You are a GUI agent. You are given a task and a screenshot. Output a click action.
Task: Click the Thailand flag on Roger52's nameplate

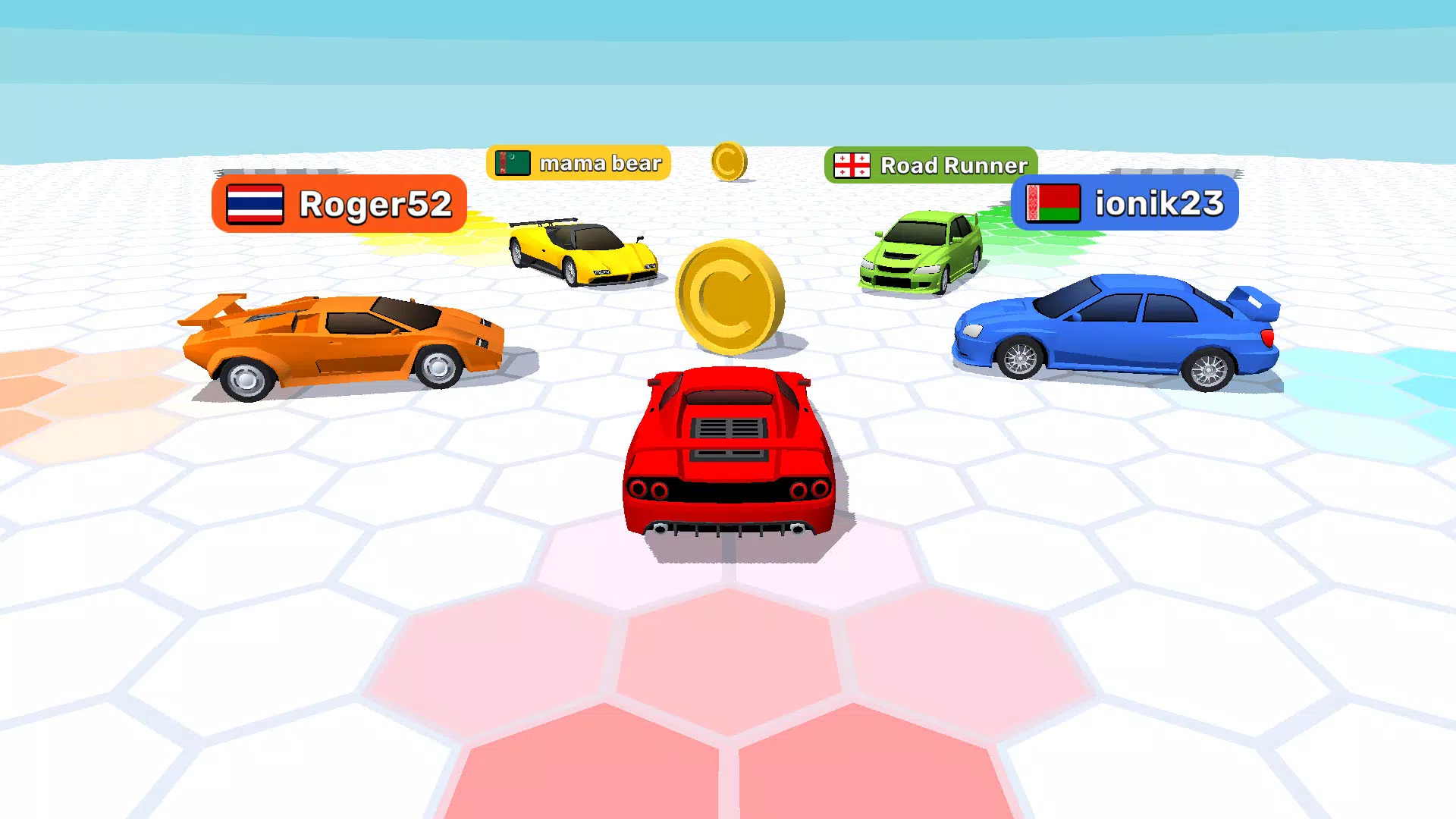click(x=254, y=203)
